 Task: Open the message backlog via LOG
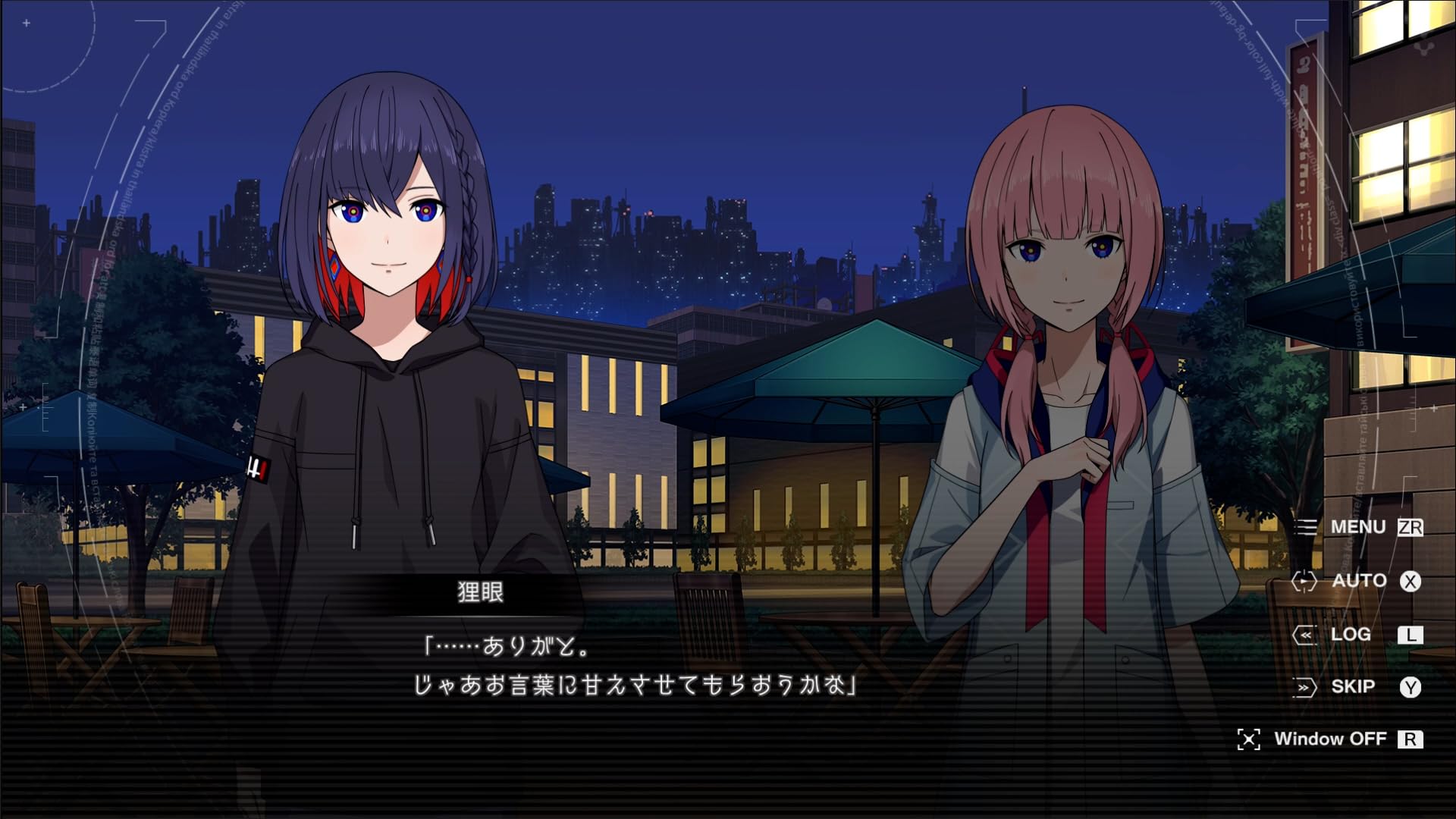click(x=1351, y=635)
